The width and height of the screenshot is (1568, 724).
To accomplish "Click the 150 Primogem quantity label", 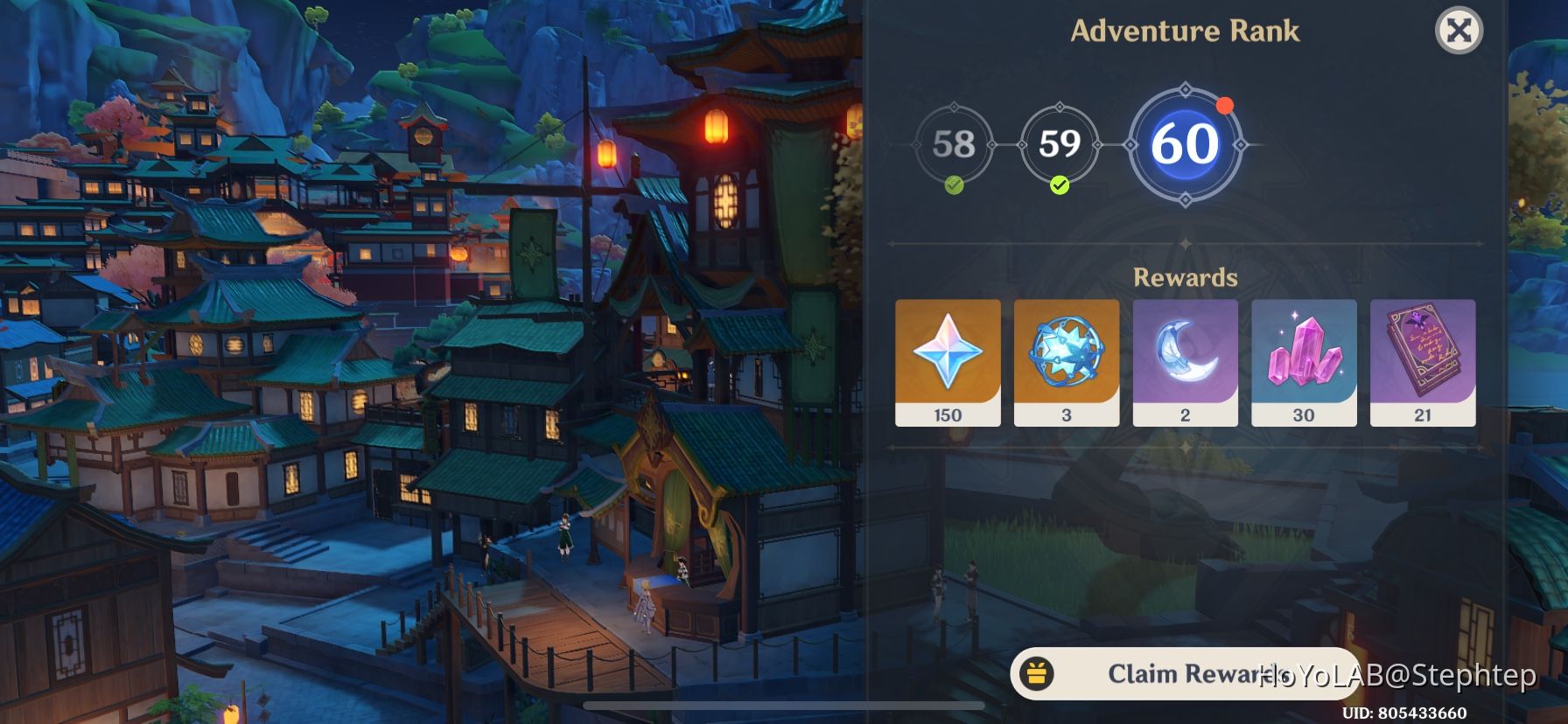I will [x=948, y=414].
